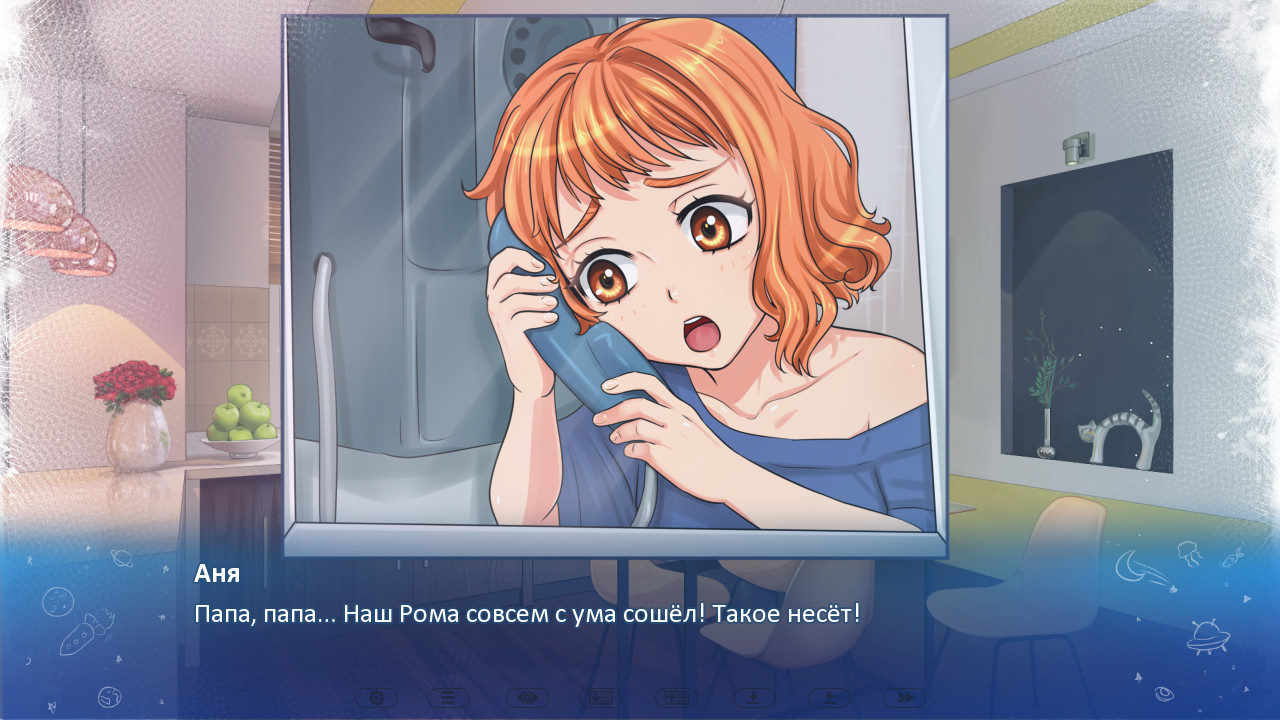Viewport: 1280px width, 720px height.
Task: Click the upload arrow icon
Action: [829, 698]
